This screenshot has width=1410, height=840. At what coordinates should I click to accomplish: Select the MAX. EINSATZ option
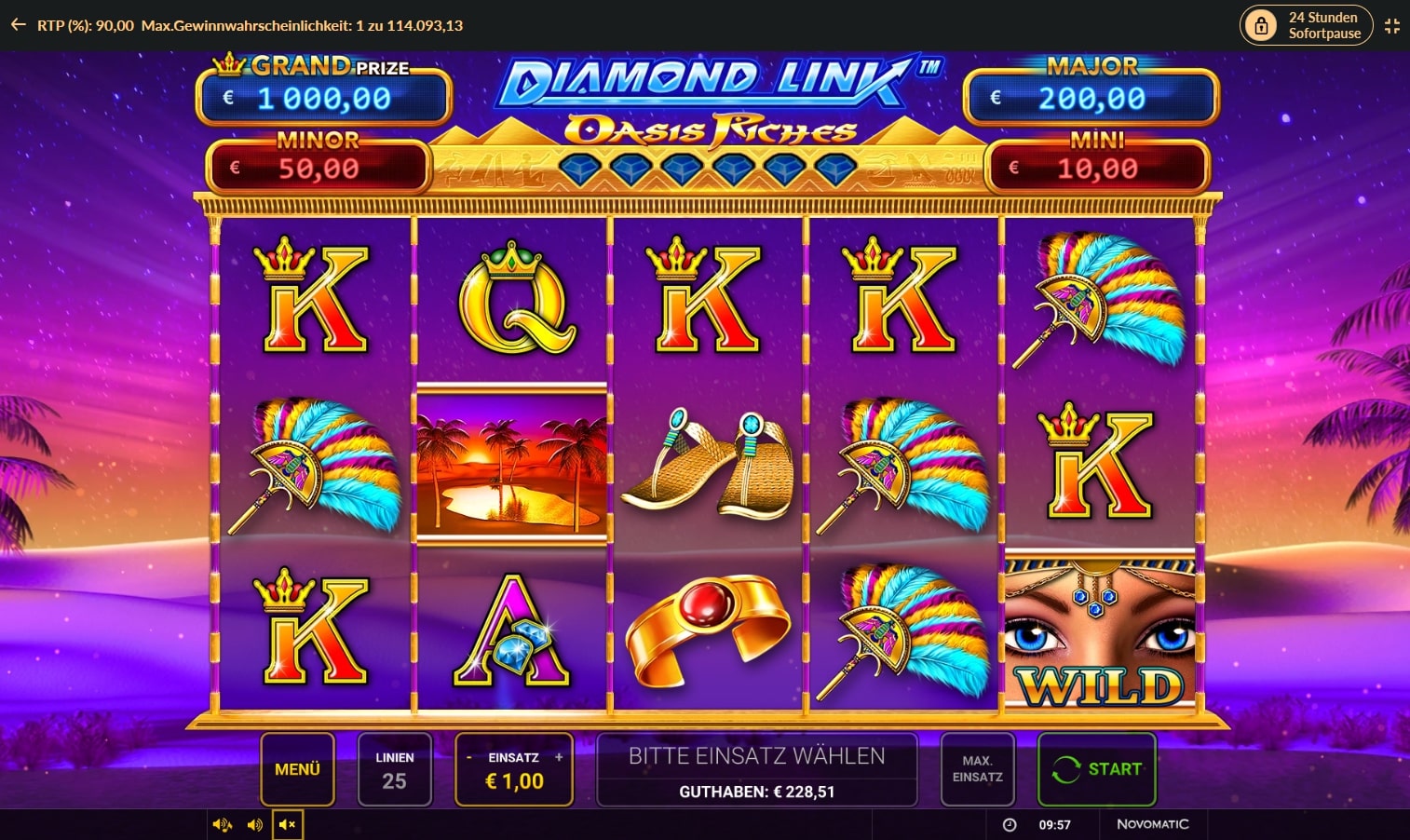click(978, 769)
